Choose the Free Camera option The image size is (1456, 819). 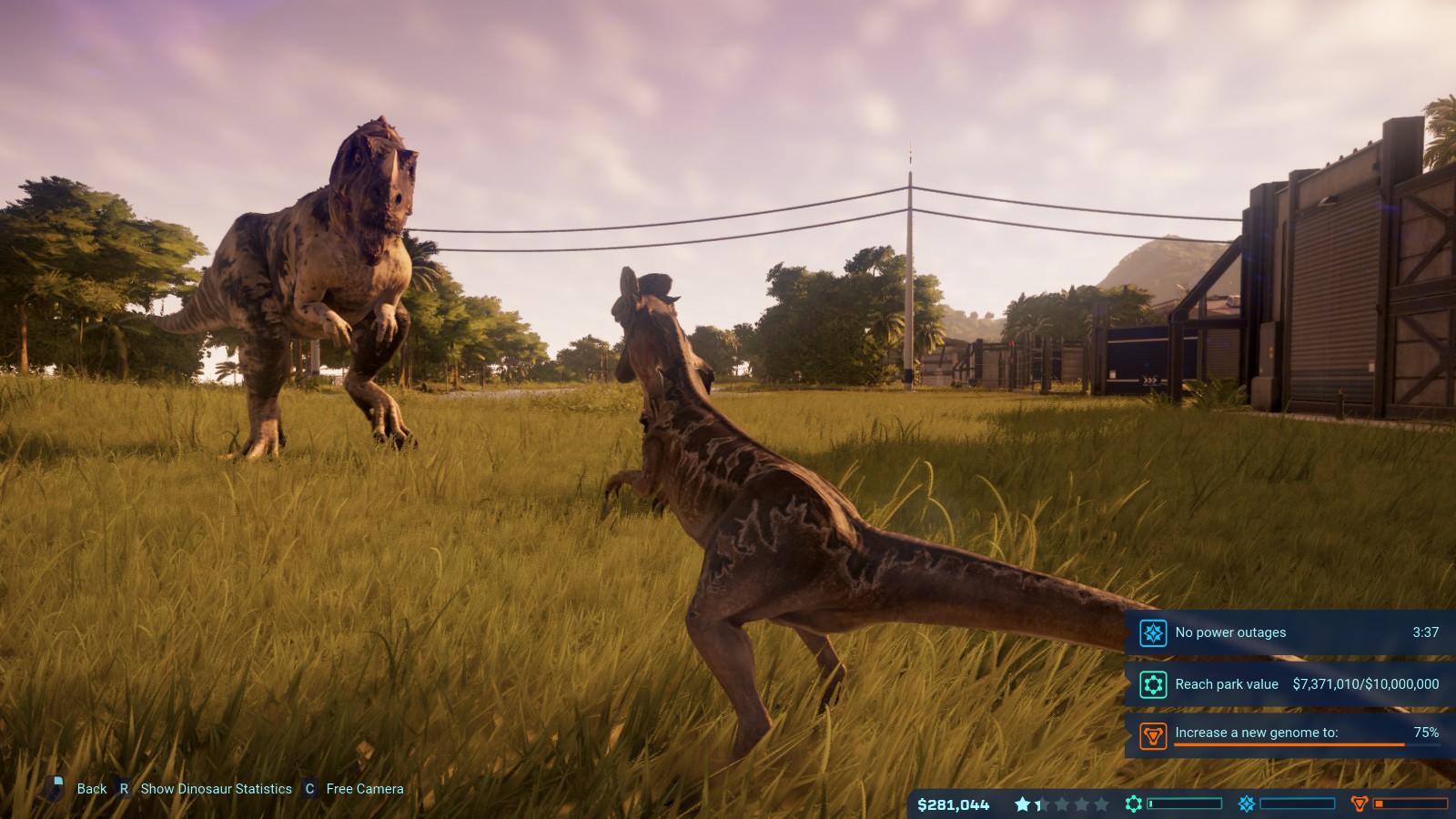(364, 789)
